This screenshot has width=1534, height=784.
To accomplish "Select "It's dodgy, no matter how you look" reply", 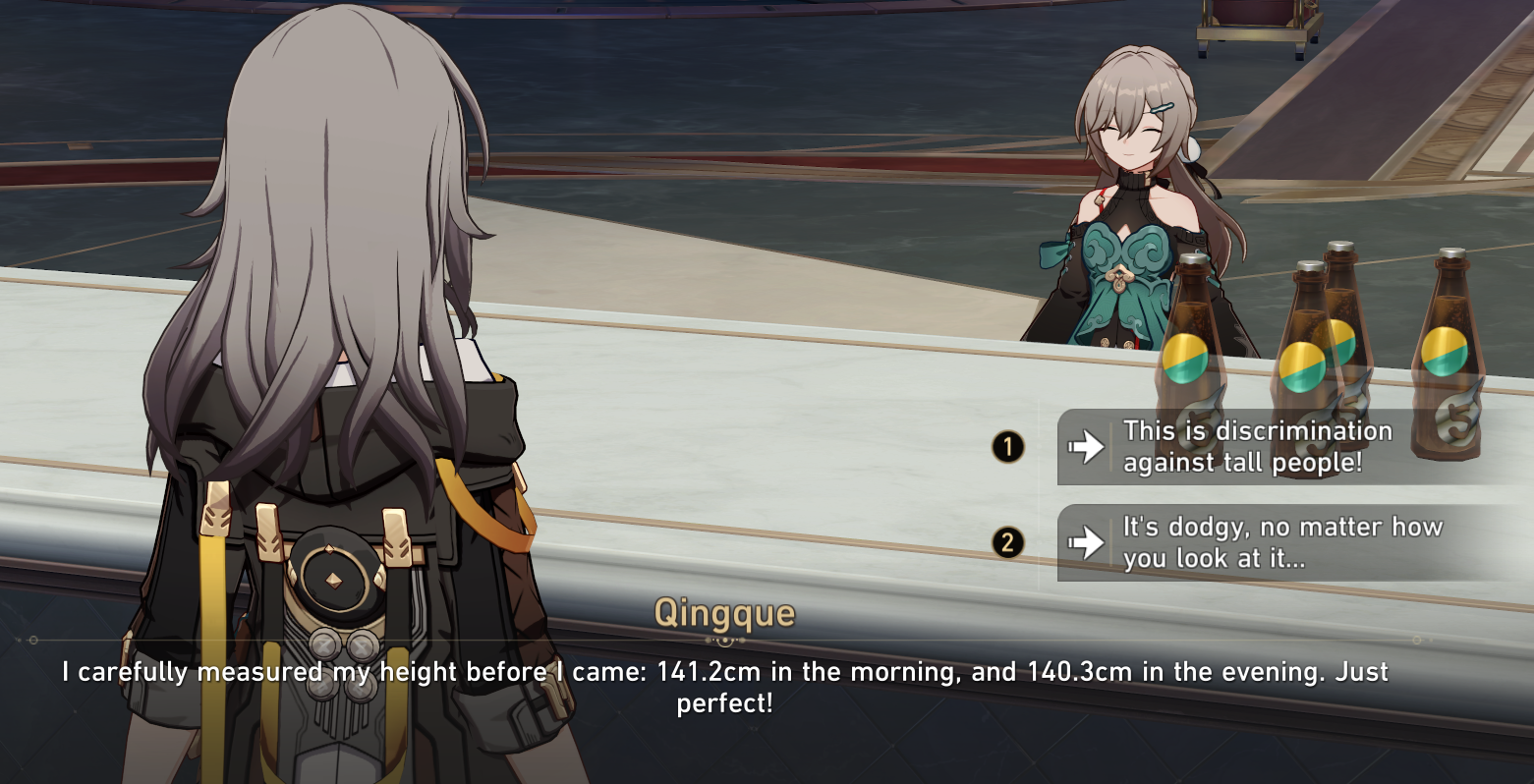I will 1281,542.
